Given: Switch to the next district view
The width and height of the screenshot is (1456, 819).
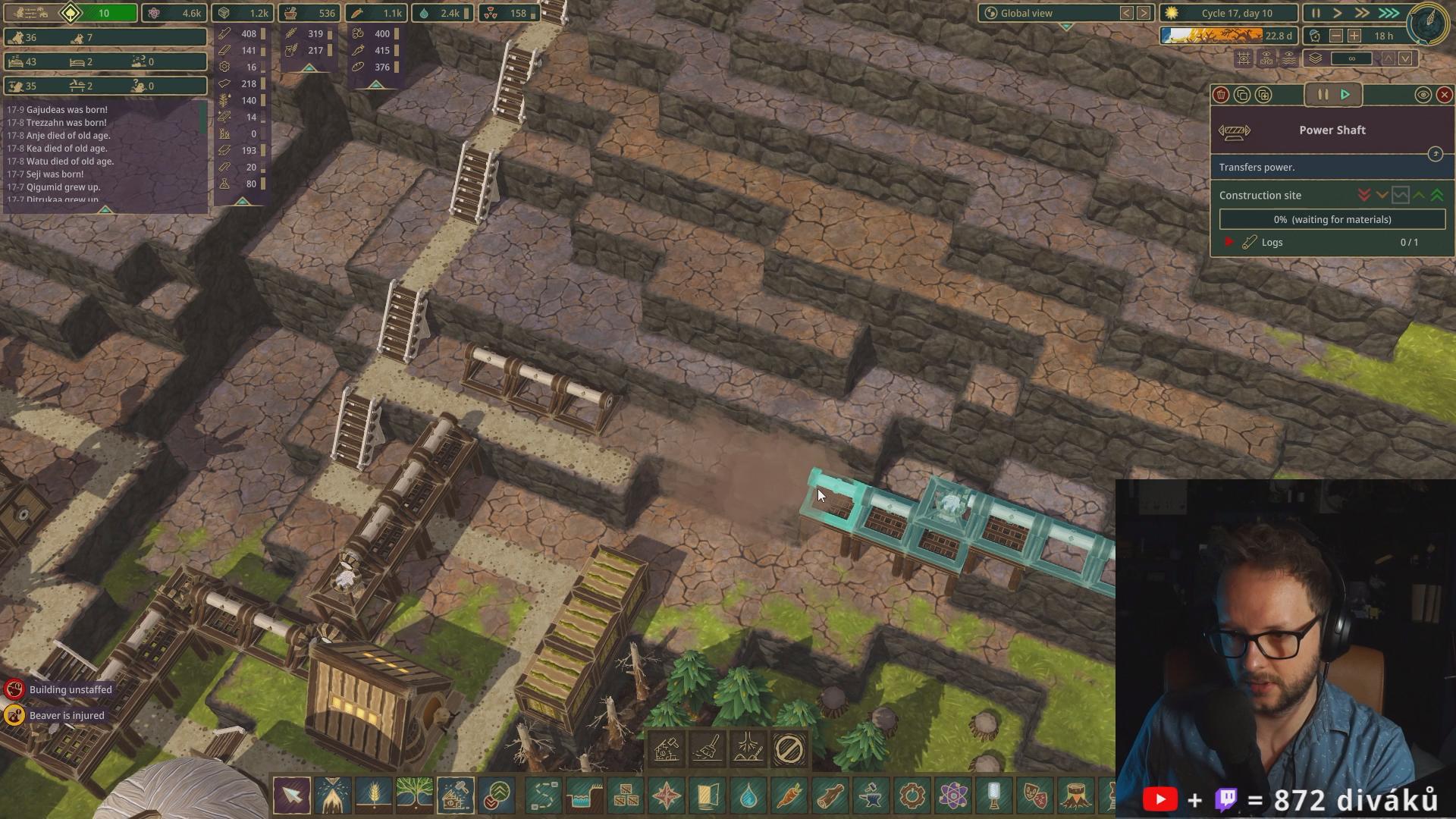Looking at the screenshot, I should (x=1144, y=13).
